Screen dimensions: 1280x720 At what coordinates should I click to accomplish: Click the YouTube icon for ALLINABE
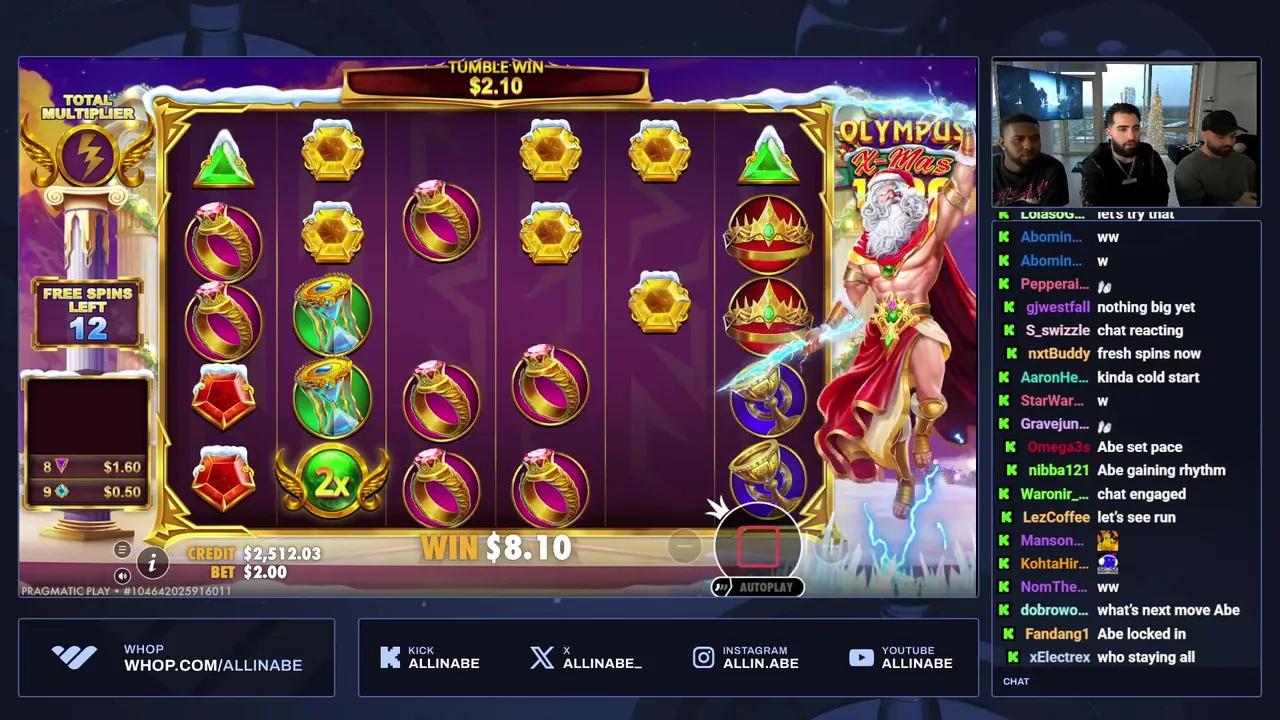point(861,657)
